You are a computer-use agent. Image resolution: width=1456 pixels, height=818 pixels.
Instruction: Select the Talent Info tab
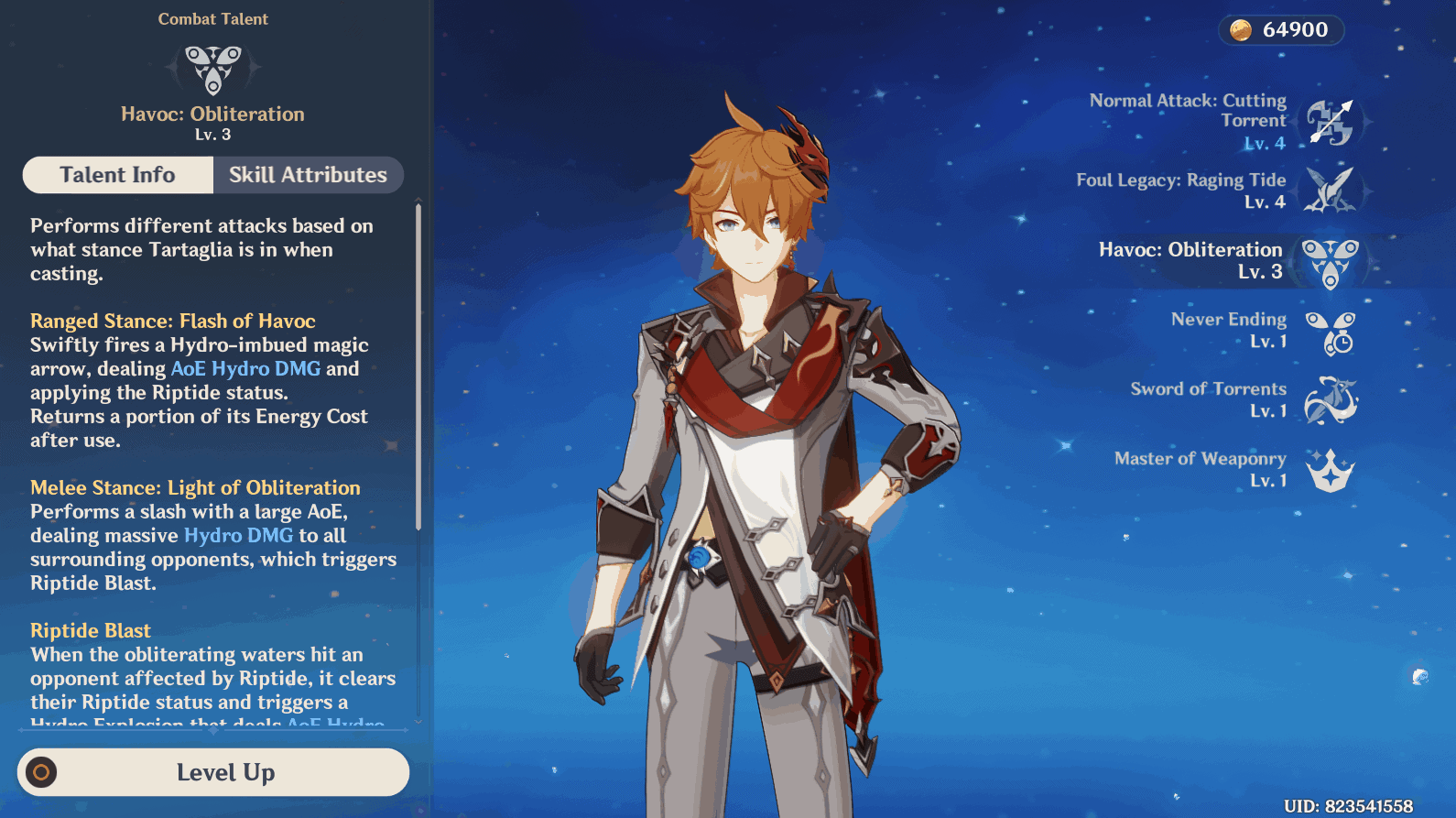(x=118, y=175)
